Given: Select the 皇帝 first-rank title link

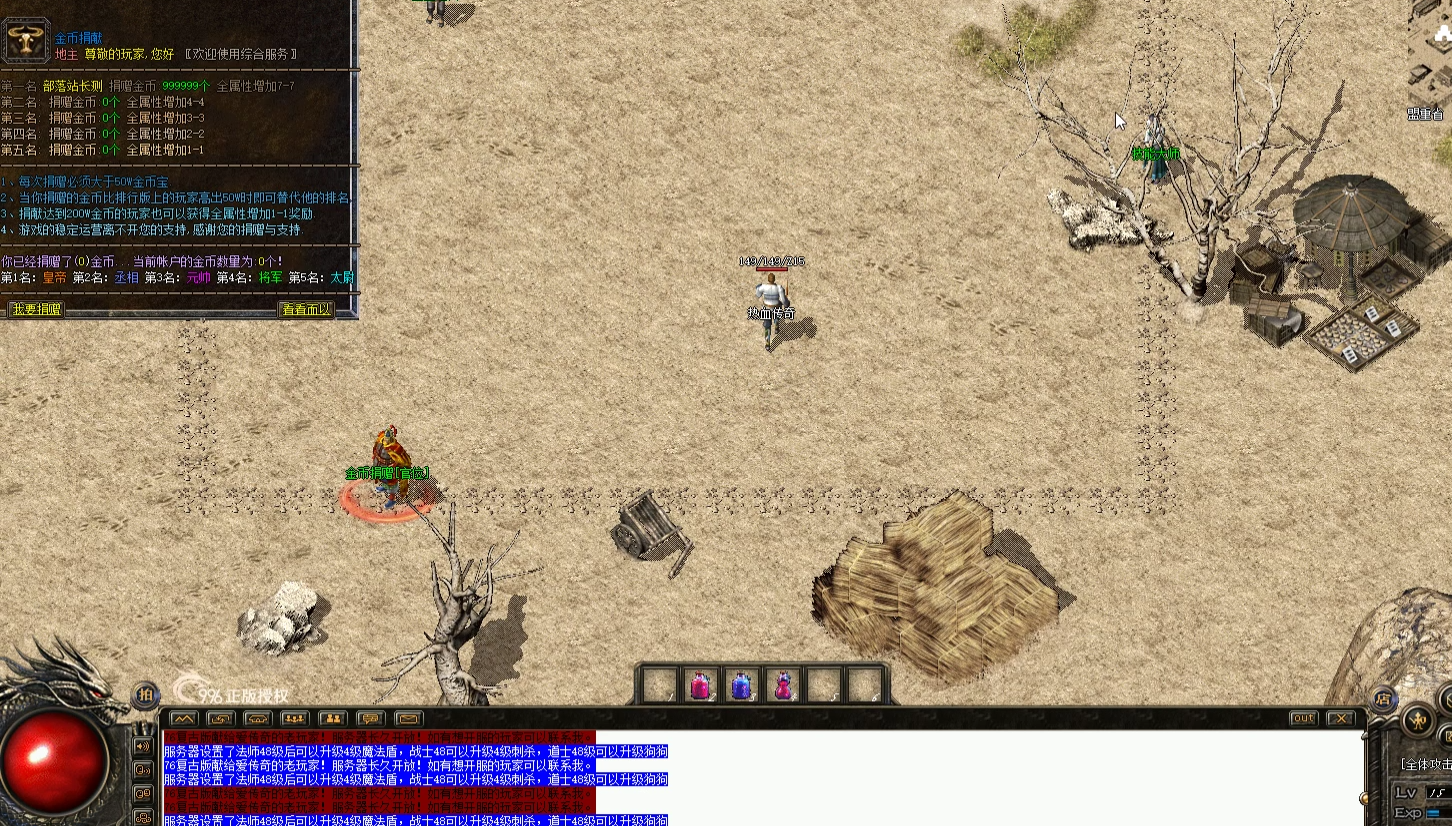Looking at the screenshot, I should point(55,277).
